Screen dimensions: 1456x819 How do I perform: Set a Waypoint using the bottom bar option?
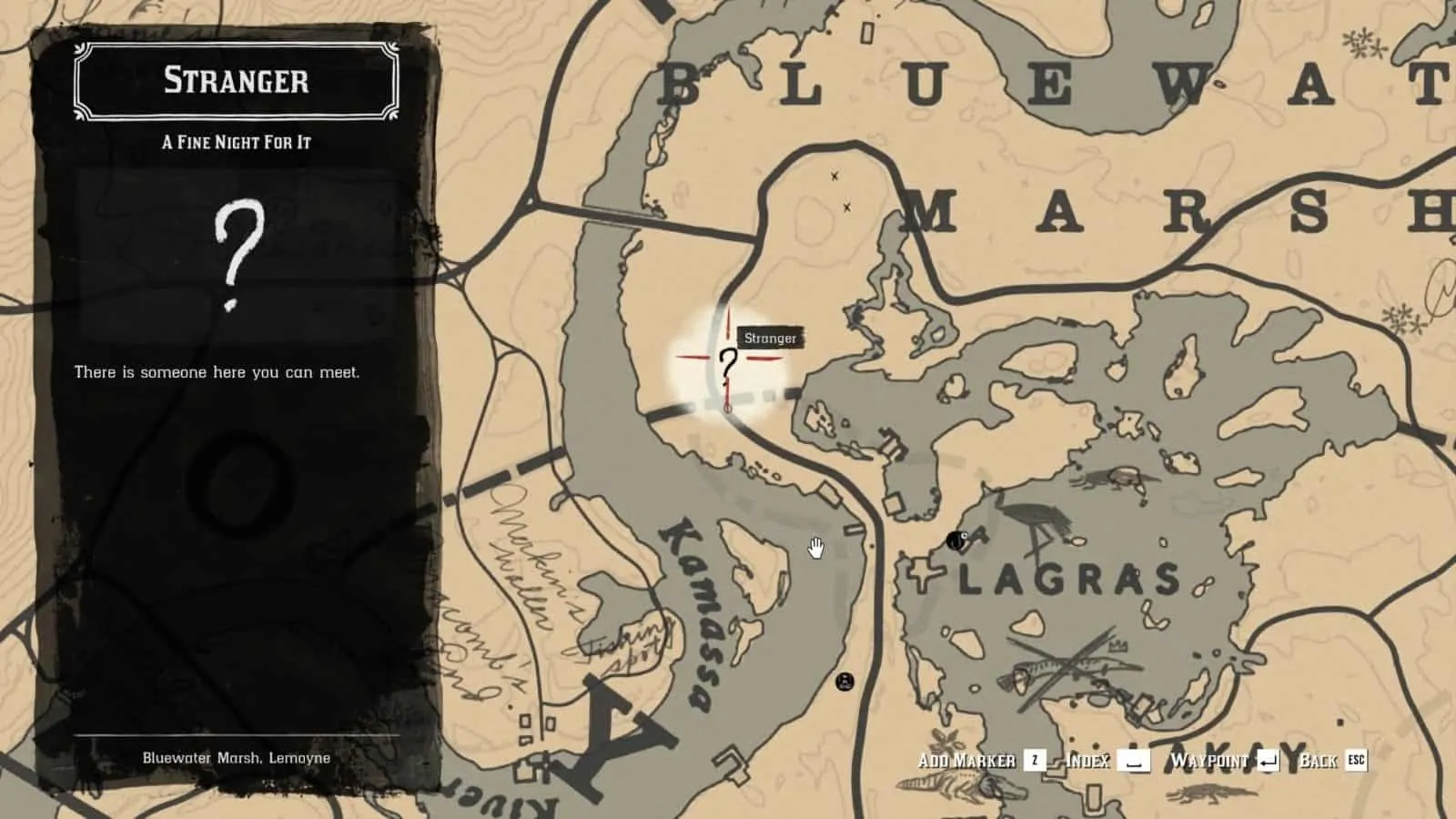(x=1210, y=761)
